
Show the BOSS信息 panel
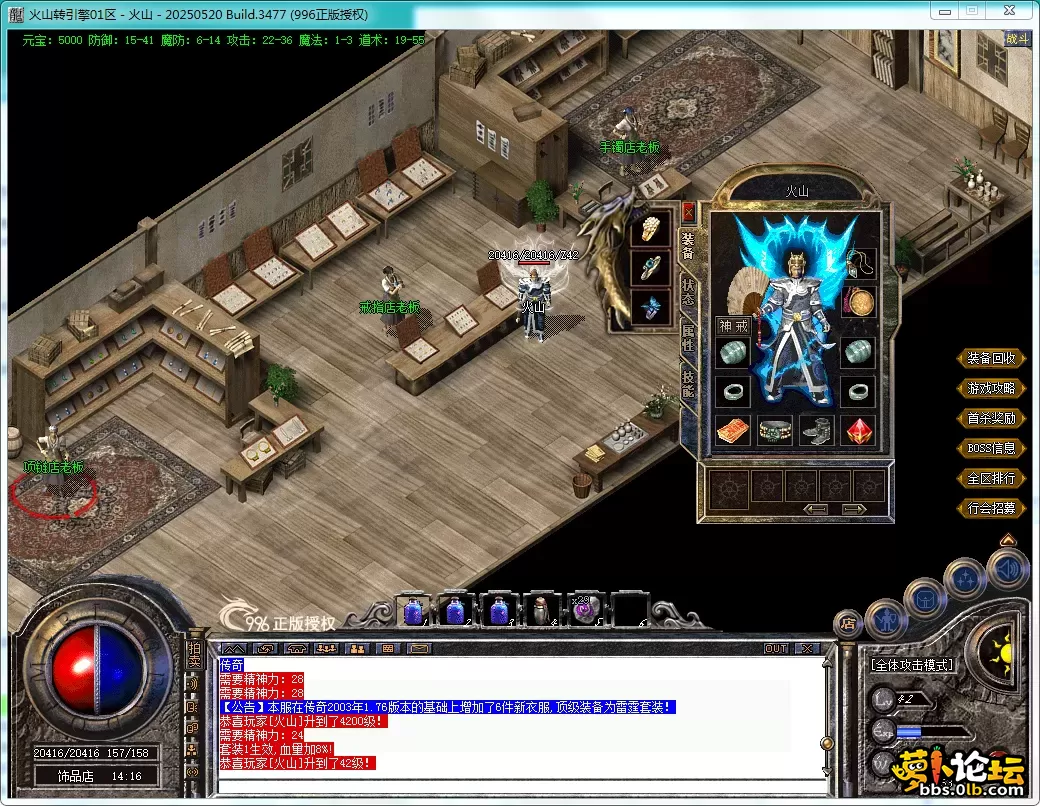991,448
